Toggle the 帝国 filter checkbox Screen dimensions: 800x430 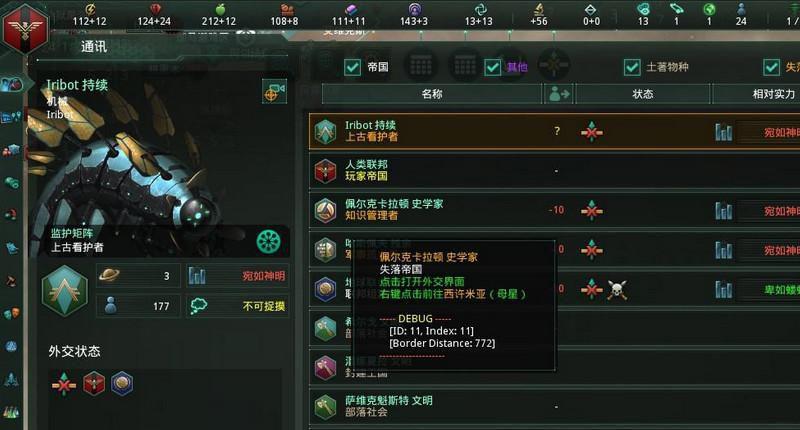(352, 67)
